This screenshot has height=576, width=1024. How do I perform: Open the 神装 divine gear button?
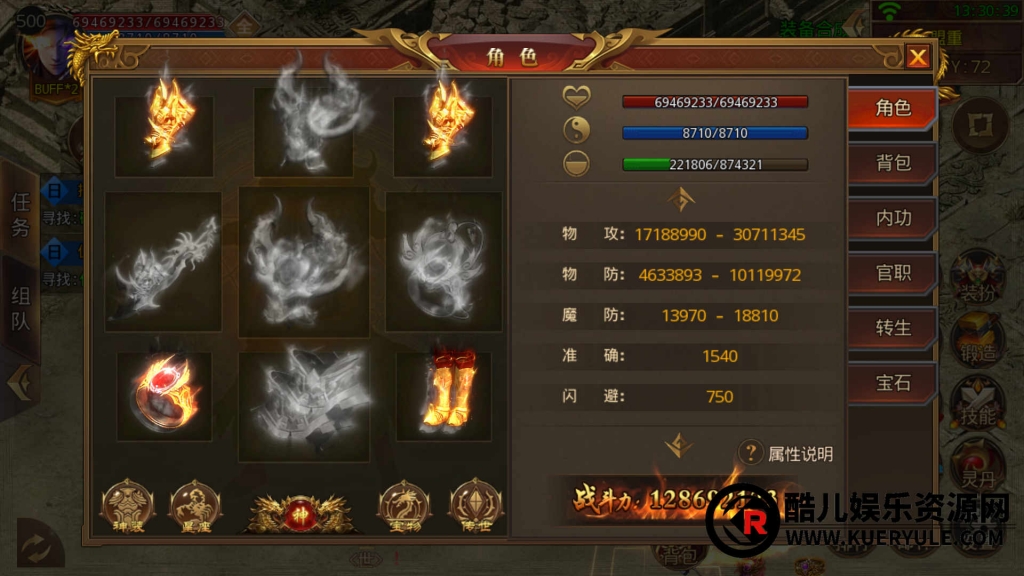click(x=128, y=507)
